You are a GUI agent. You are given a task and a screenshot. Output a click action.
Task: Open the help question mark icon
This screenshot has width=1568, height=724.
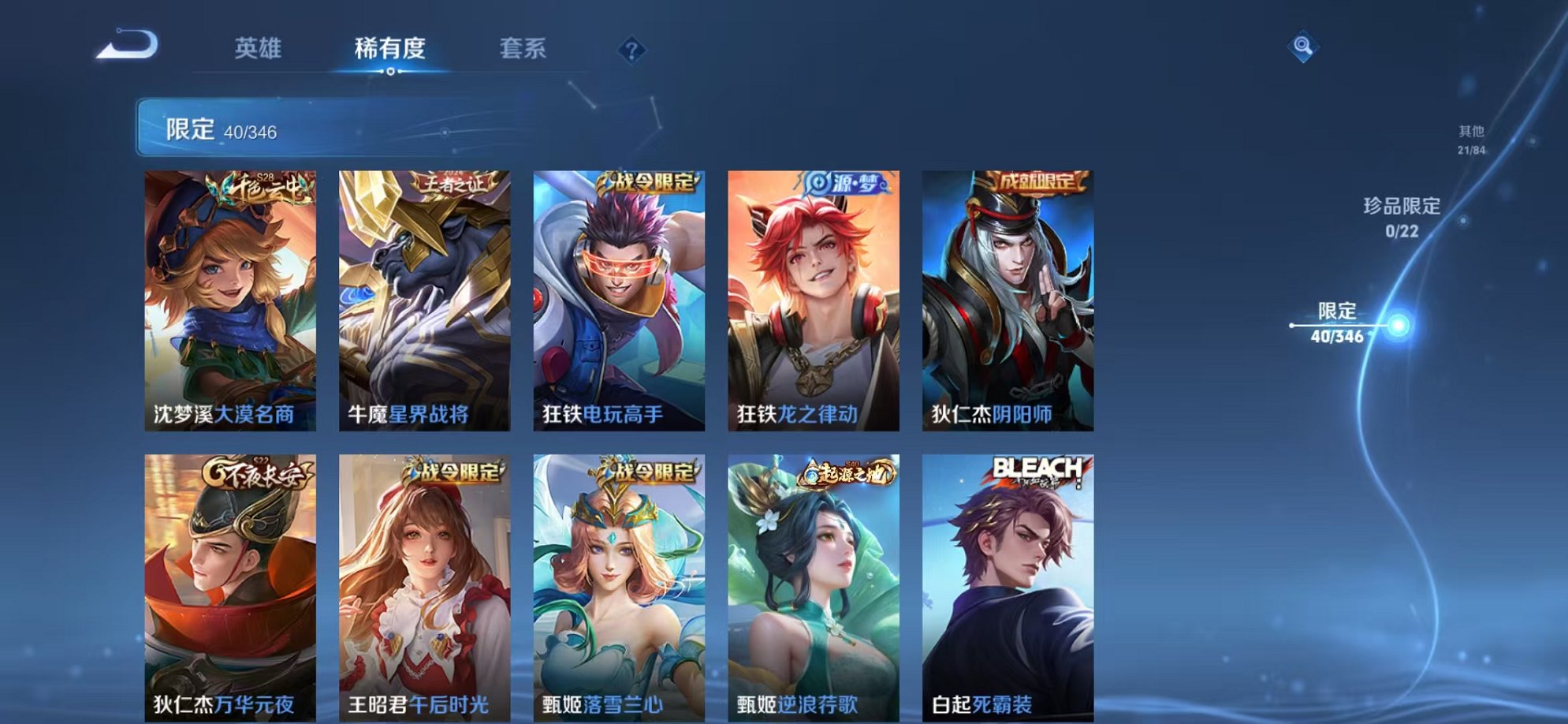[631, 51]
